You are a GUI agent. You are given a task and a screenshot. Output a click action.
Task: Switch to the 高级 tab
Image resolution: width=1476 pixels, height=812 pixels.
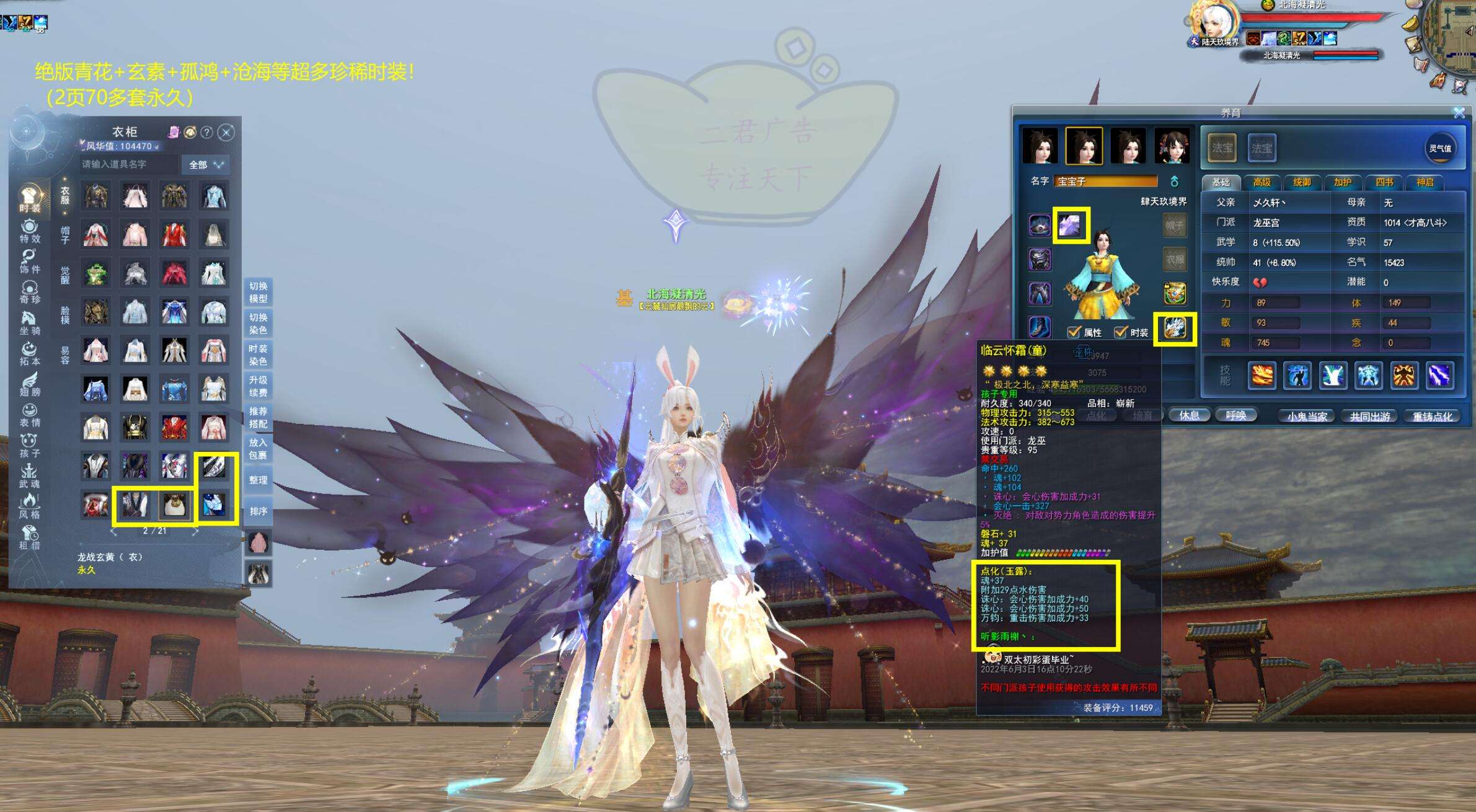1262,182
